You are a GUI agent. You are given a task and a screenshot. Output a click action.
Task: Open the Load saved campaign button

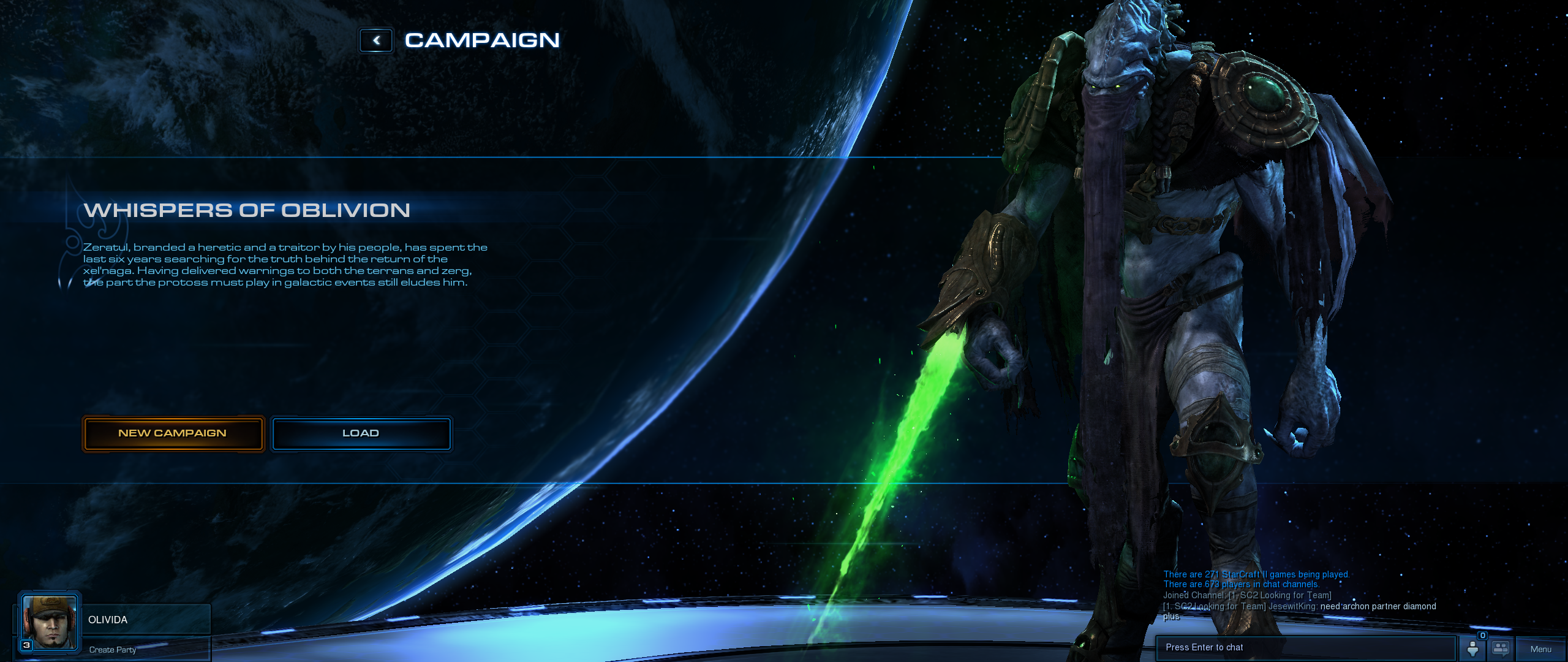pos(361,433)
